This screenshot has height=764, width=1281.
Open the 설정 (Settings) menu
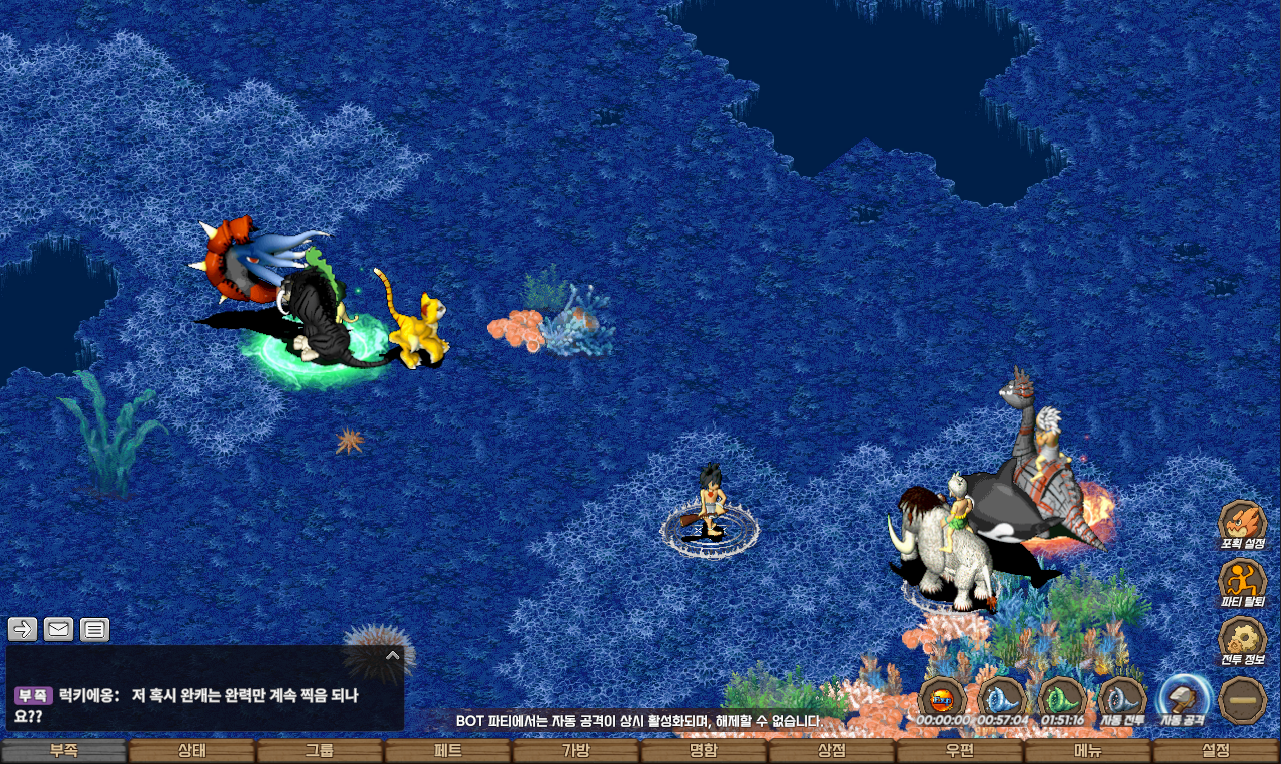[x=1216, y=751]
